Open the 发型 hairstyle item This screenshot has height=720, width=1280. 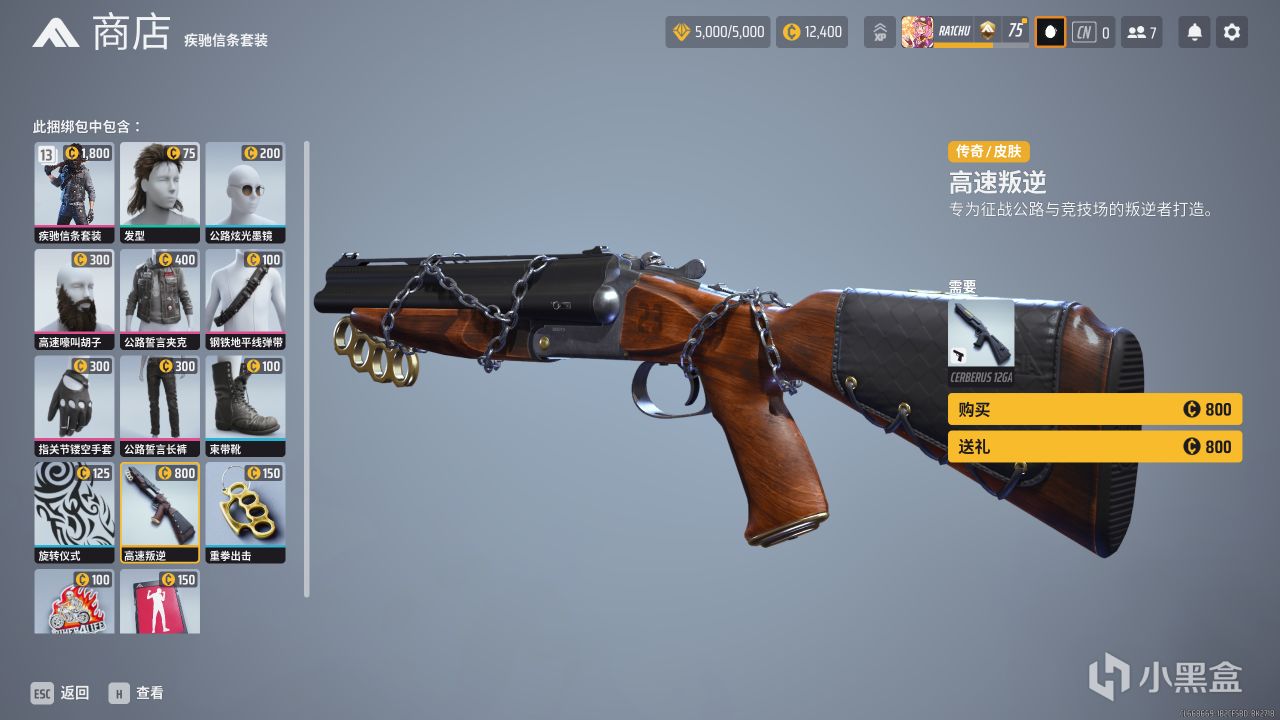pyautogui.click(x=160, y=190)
